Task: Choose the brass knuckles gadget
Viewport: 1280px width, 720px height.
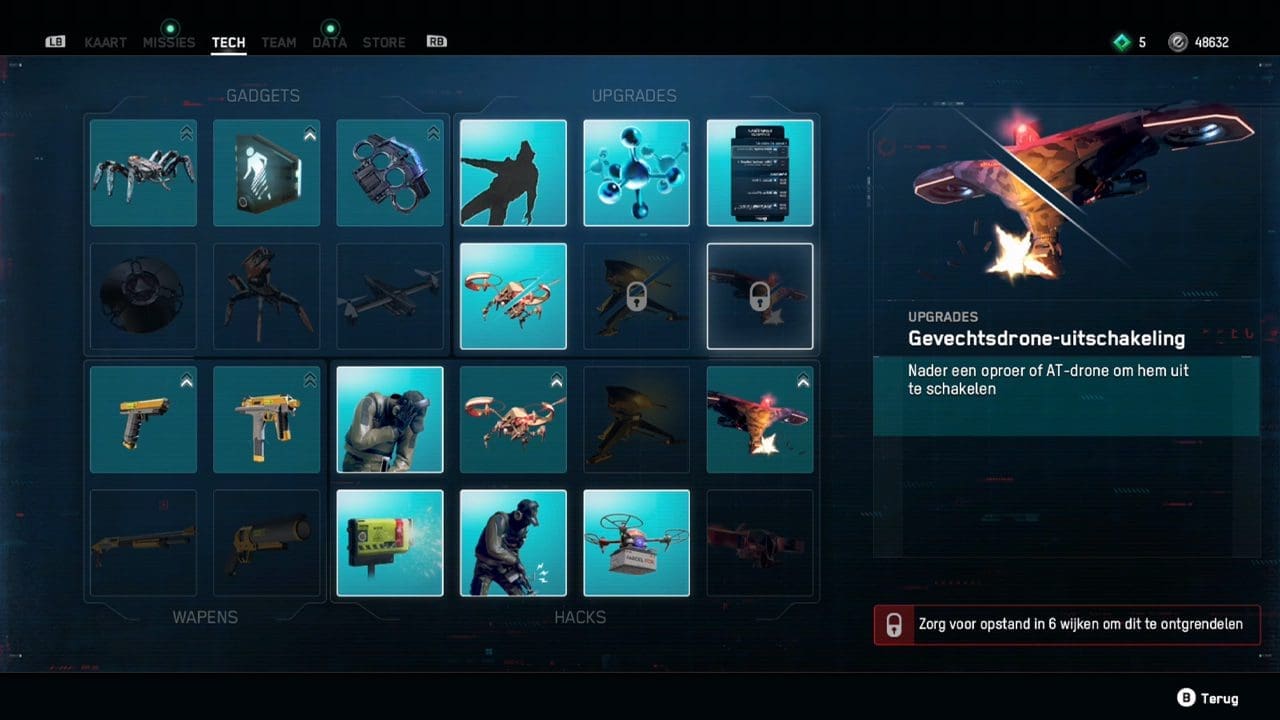Action: tap(389, 173)
